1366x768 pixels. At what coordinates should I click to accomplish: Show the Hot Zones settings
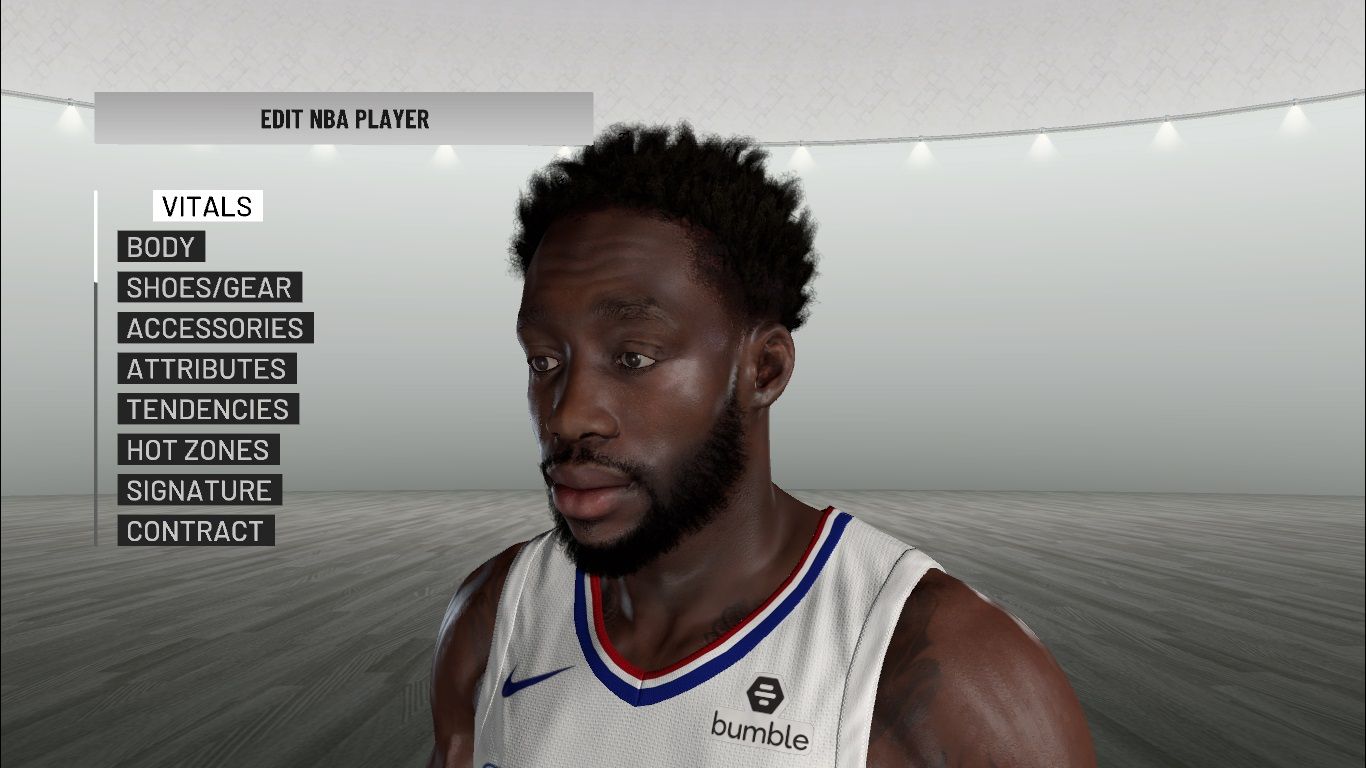coord(198,450)
